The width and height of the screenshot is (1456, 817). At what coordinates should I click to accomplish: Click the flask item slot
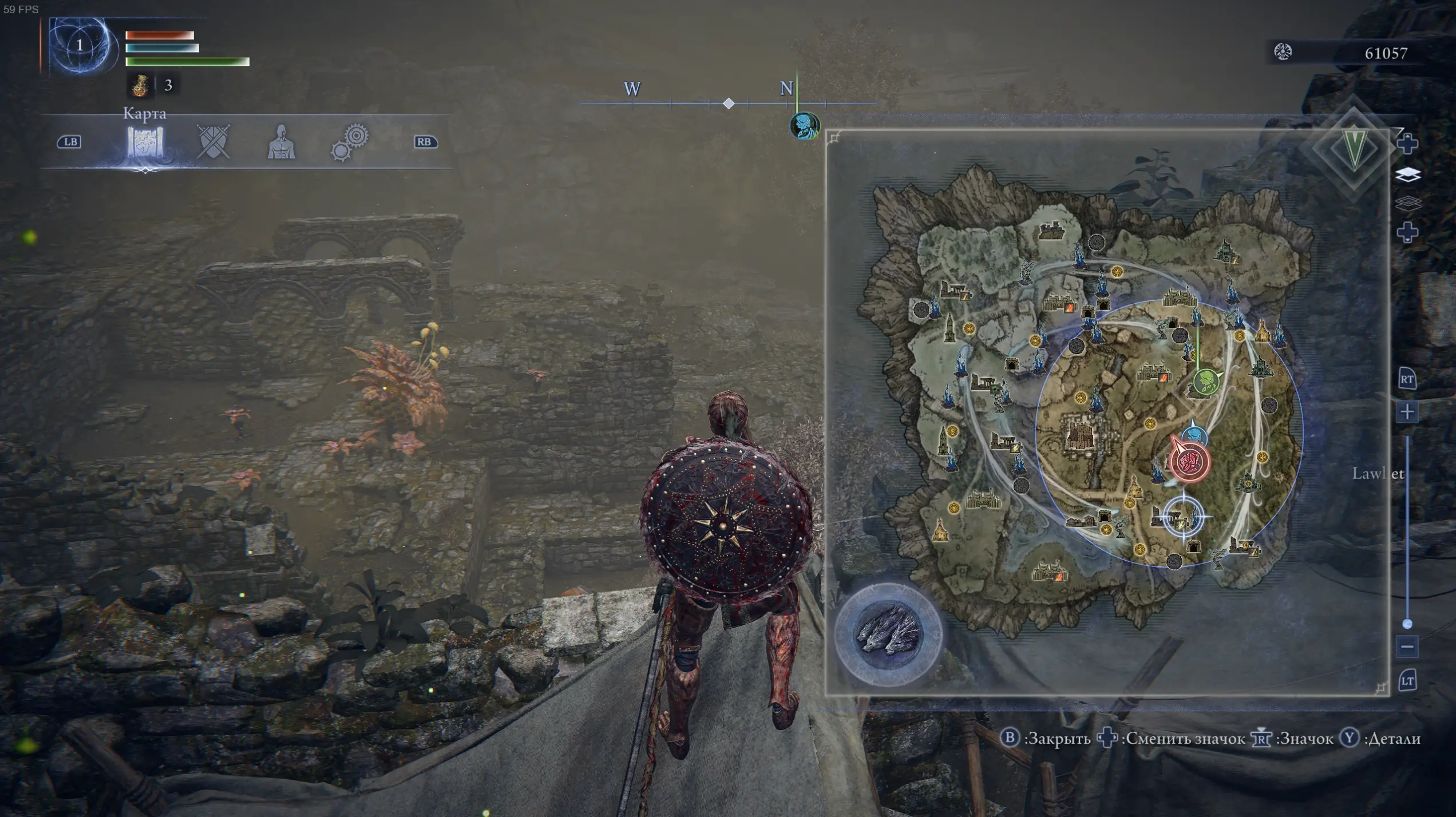coord(140,85)
